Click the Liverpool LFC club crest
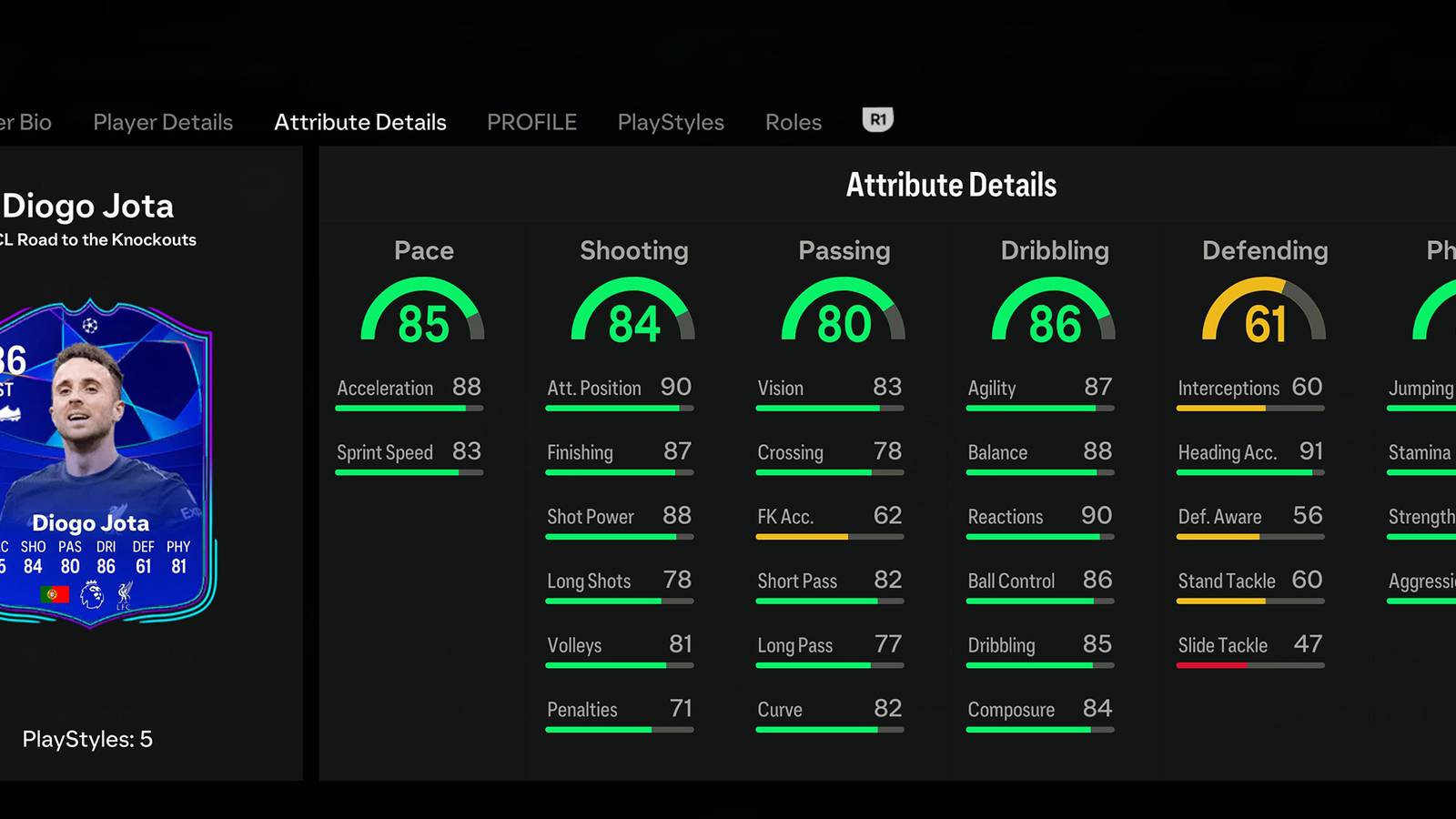The height and width of the screenshot is (819, 1456). (126, 596)
